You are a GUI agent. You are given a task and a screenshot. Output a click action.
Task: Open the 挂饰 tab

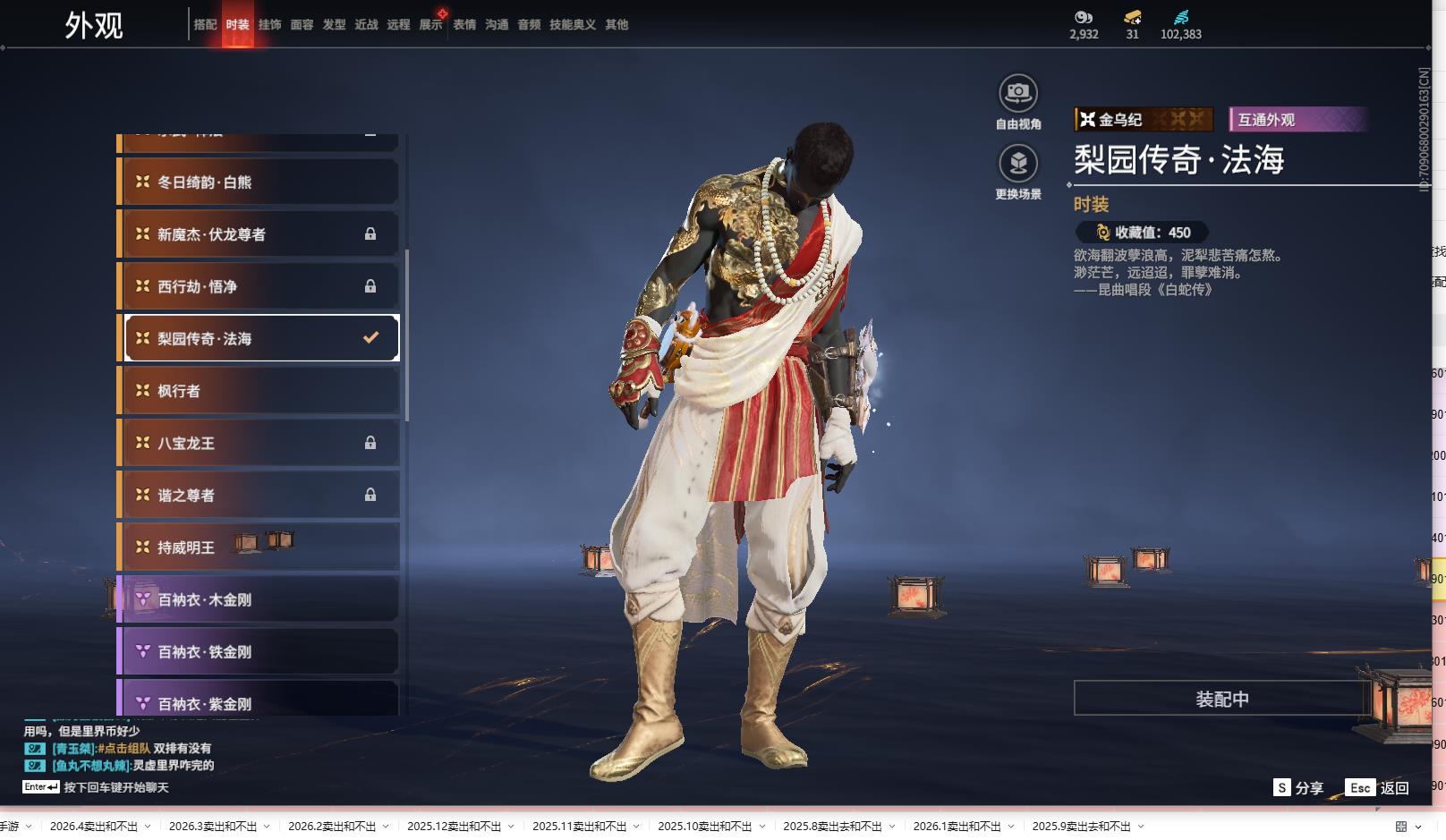pyautogui.click(x=269, y=24)
